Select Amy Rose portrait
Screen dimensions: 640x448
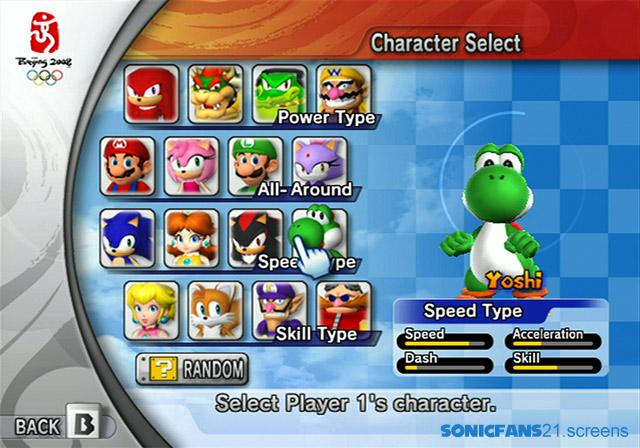(x=190, y=166)
